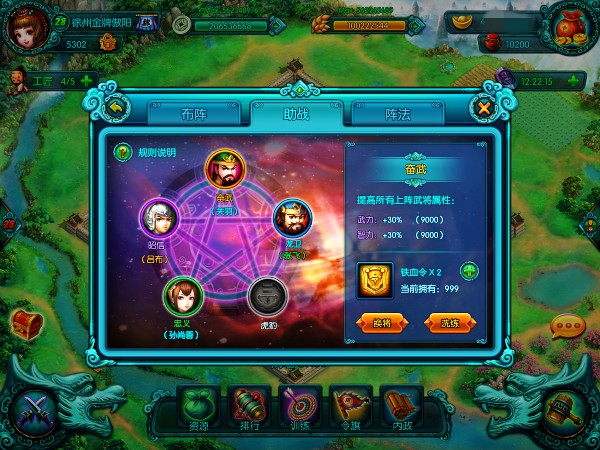Viewport: 600px width, 450px height.
Task: Open the 令旗 menu
Action: 350,410
